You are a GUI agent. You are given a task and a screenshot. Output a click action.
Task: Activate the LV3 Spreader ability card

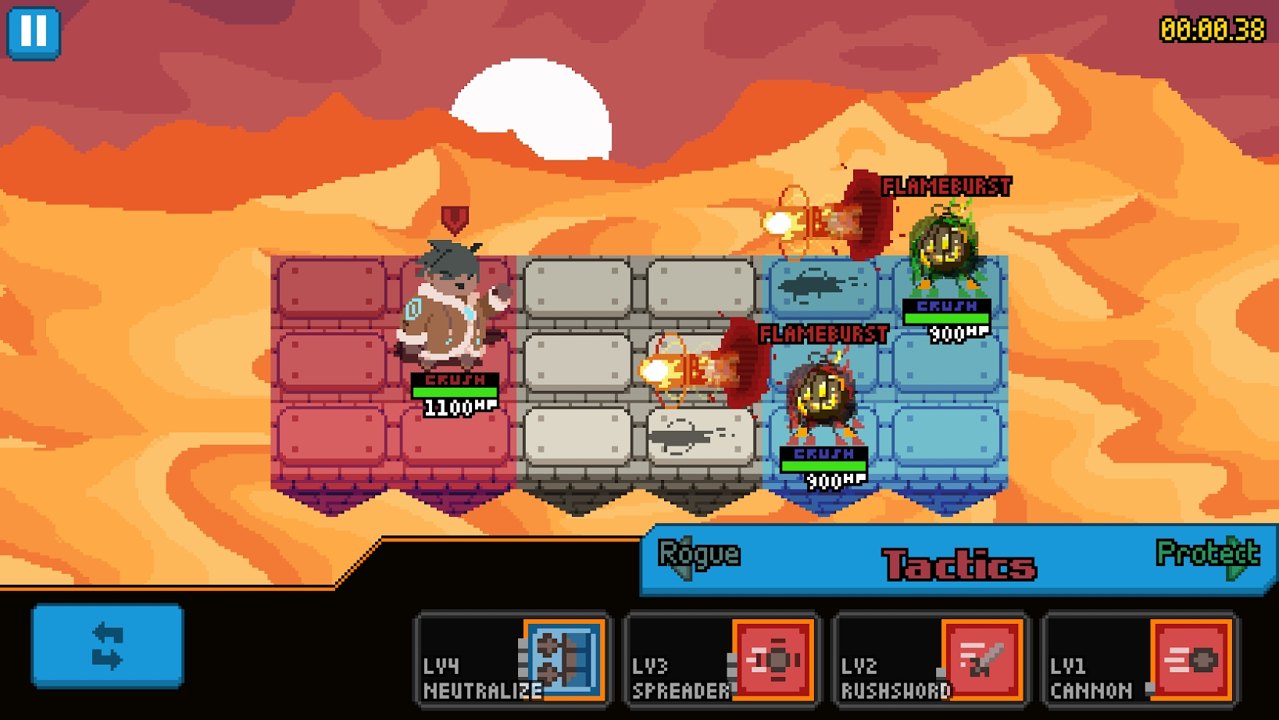click(x=721, y=660)
